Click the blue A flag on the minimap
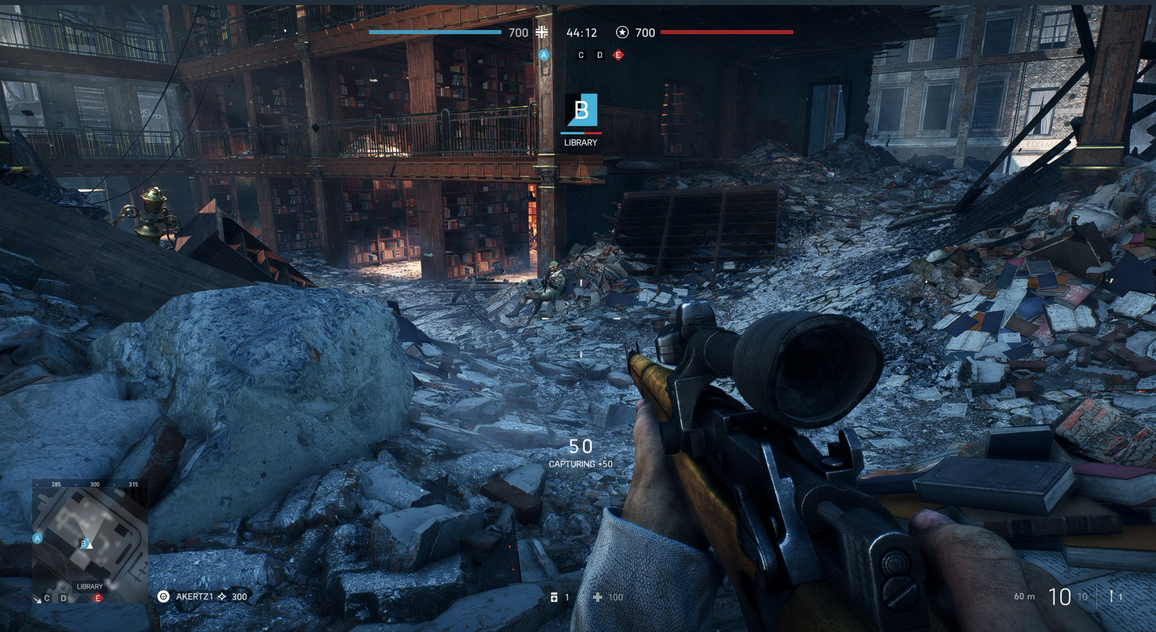 (x=37, y=538)
